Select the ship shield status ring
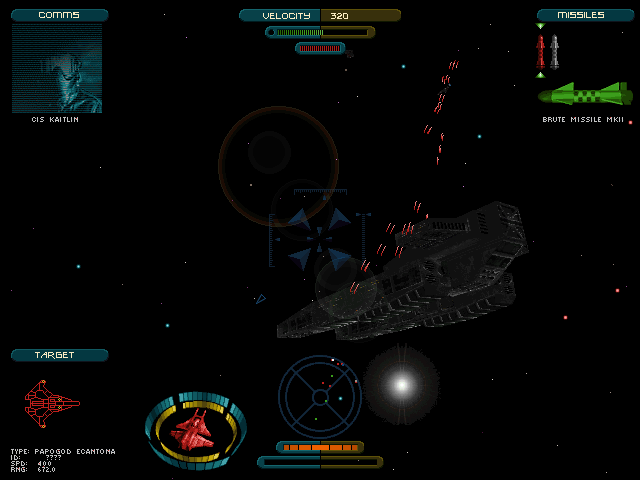This screenshot has width=640, height=480. [196, 431]
